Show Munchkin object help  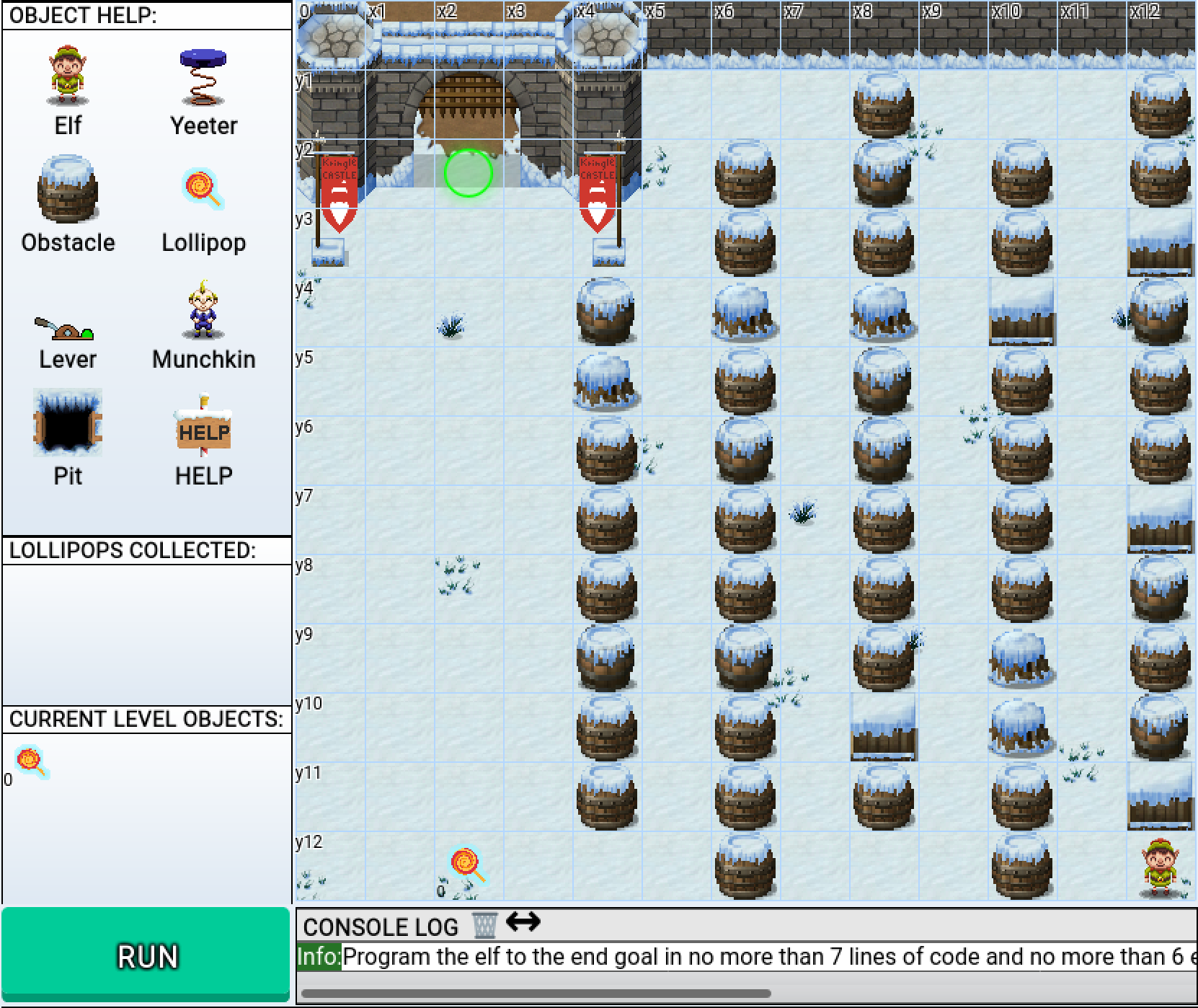(203, 310)
